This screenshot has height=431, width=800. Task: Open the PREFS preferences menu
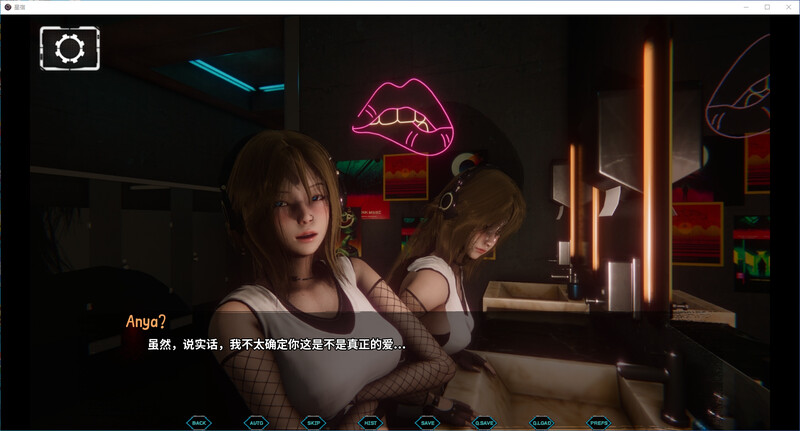click(598, 422)
